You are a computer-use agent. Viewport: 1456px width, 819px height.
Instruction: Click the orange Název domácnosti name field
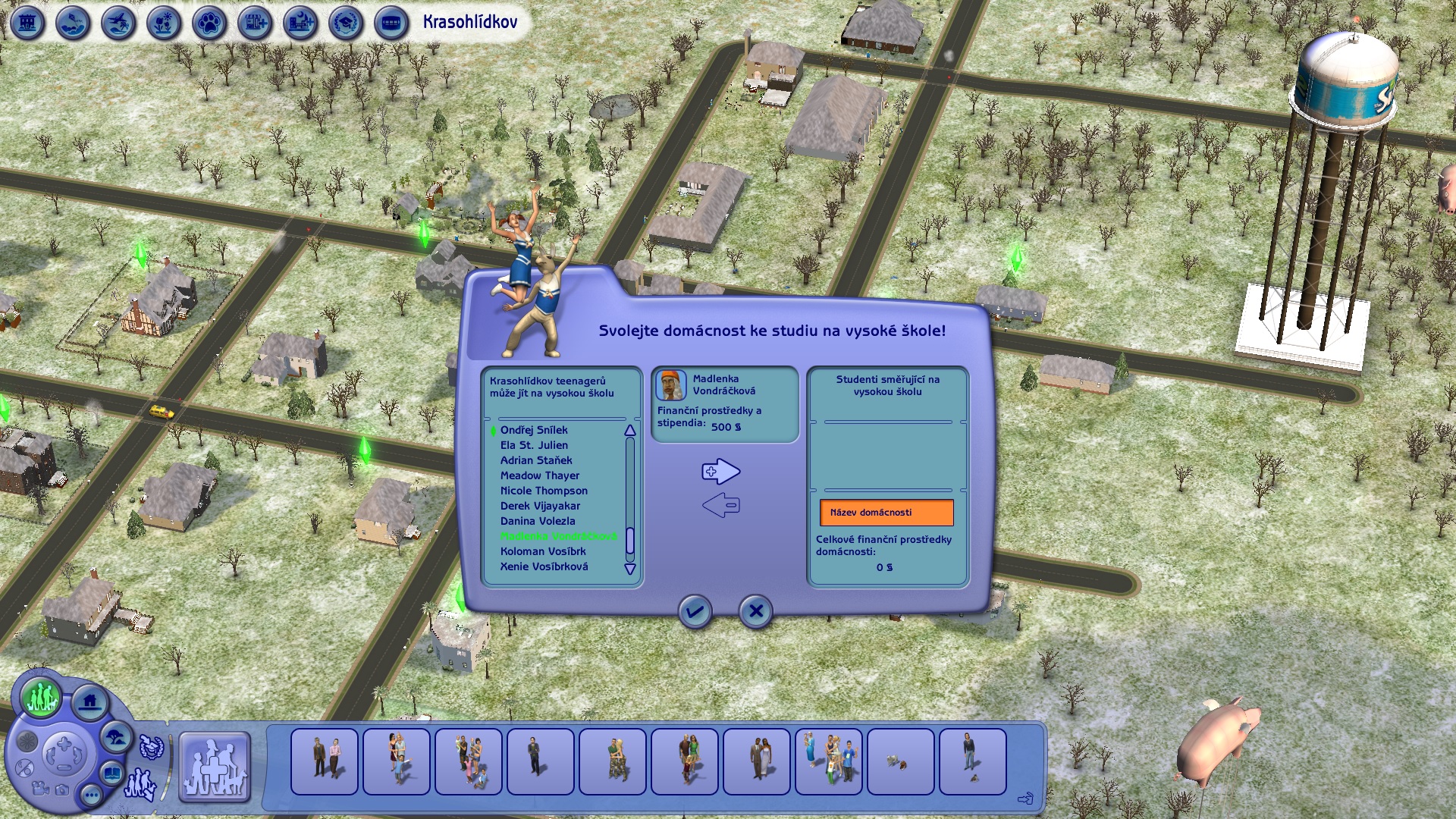886,513
